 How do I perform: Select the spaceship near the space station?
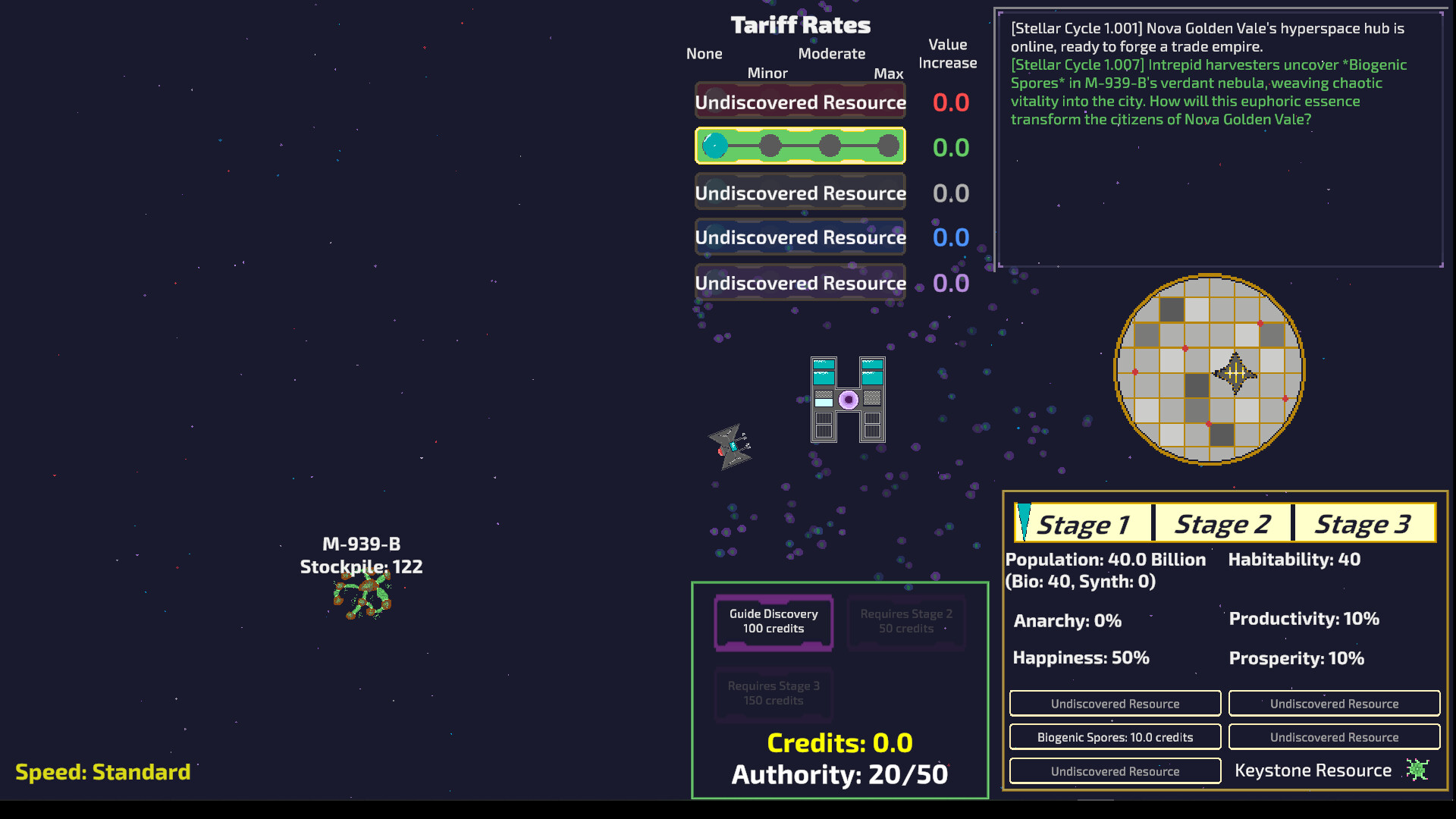(x=730, y=447)
